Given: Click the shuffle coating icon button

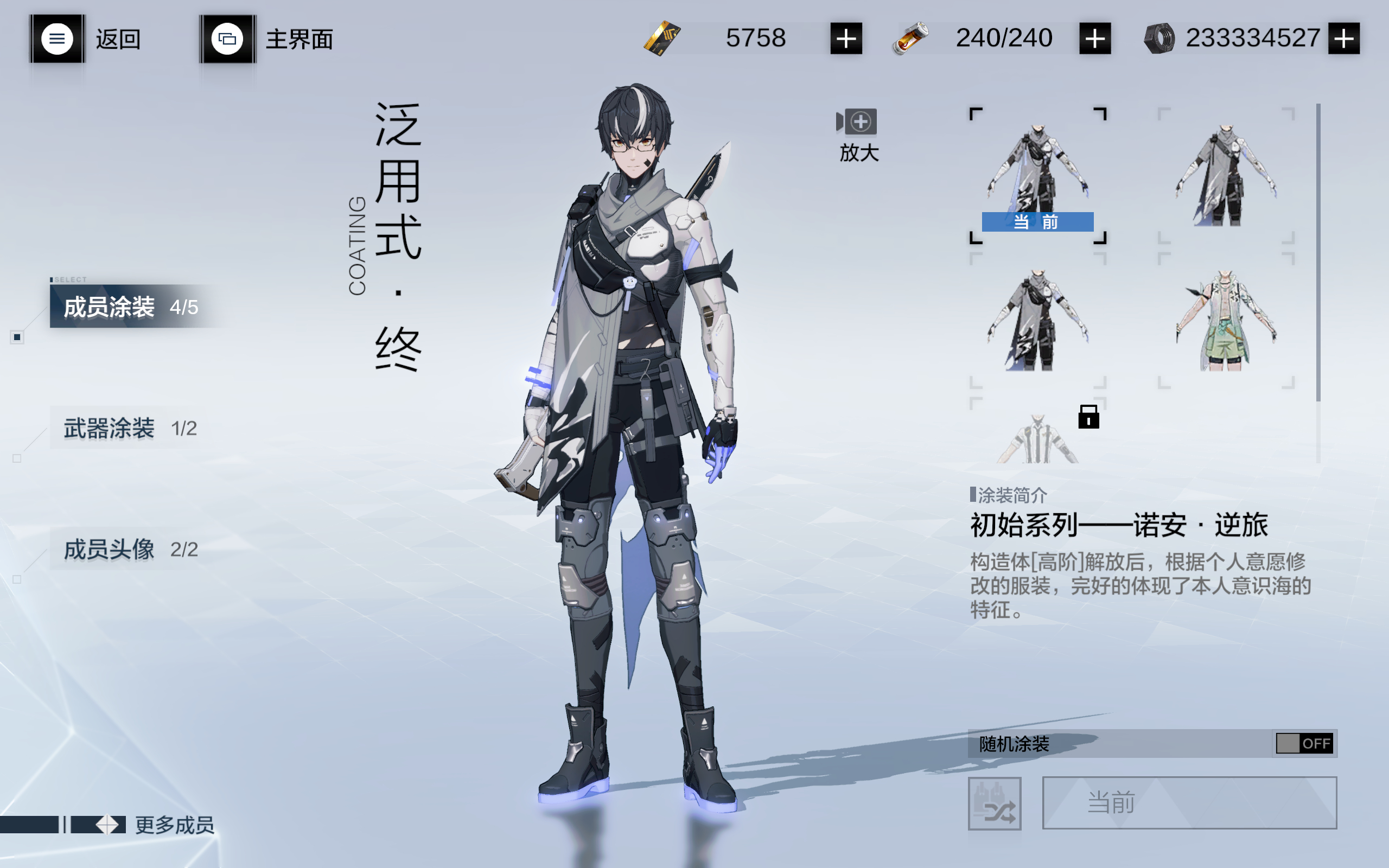Looking at the screenshot, I should click(994, 803).
